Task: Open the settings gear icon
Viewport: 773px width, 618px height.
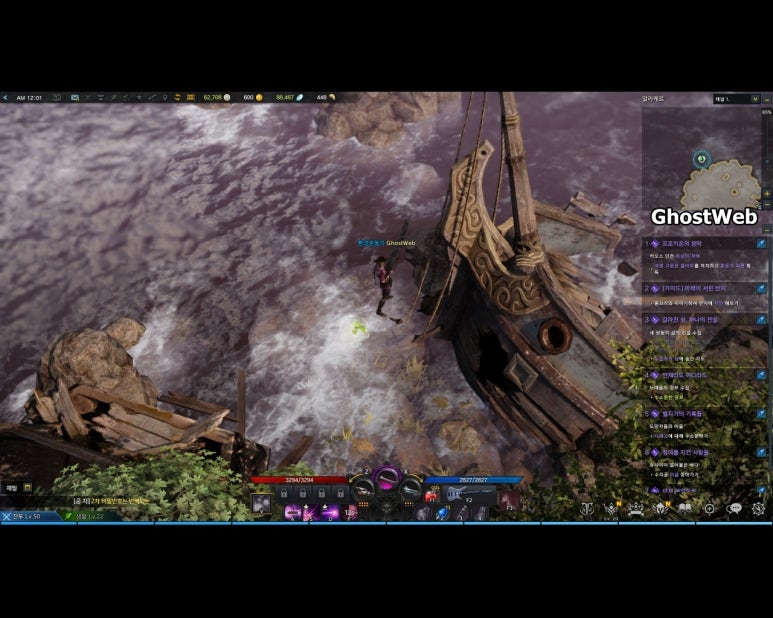Action: (758, 508)
